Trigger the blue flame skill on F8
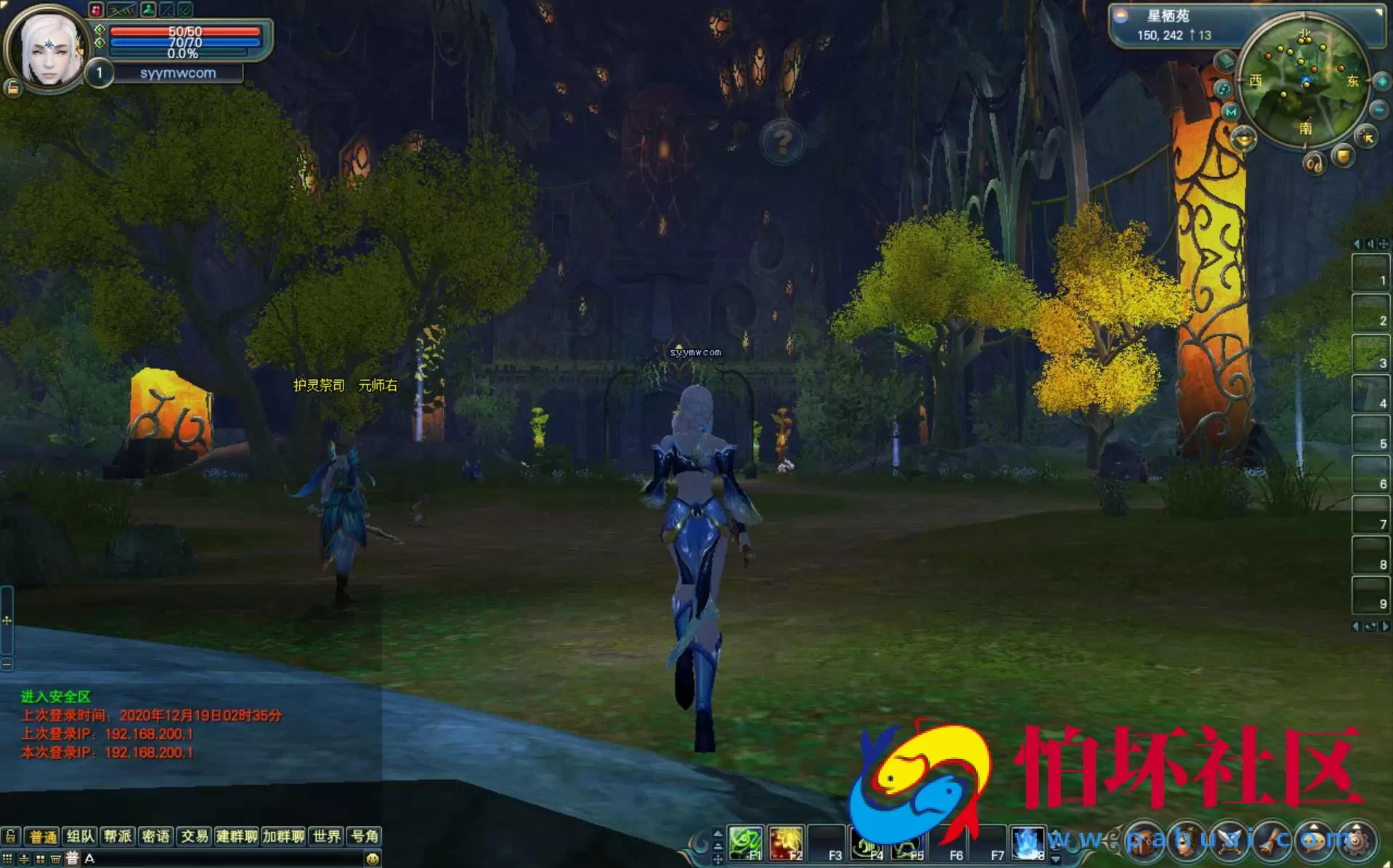Image resolution: width=1393 pixels, height=868 pixels. pyautogui.click(x=1027, y=844)
